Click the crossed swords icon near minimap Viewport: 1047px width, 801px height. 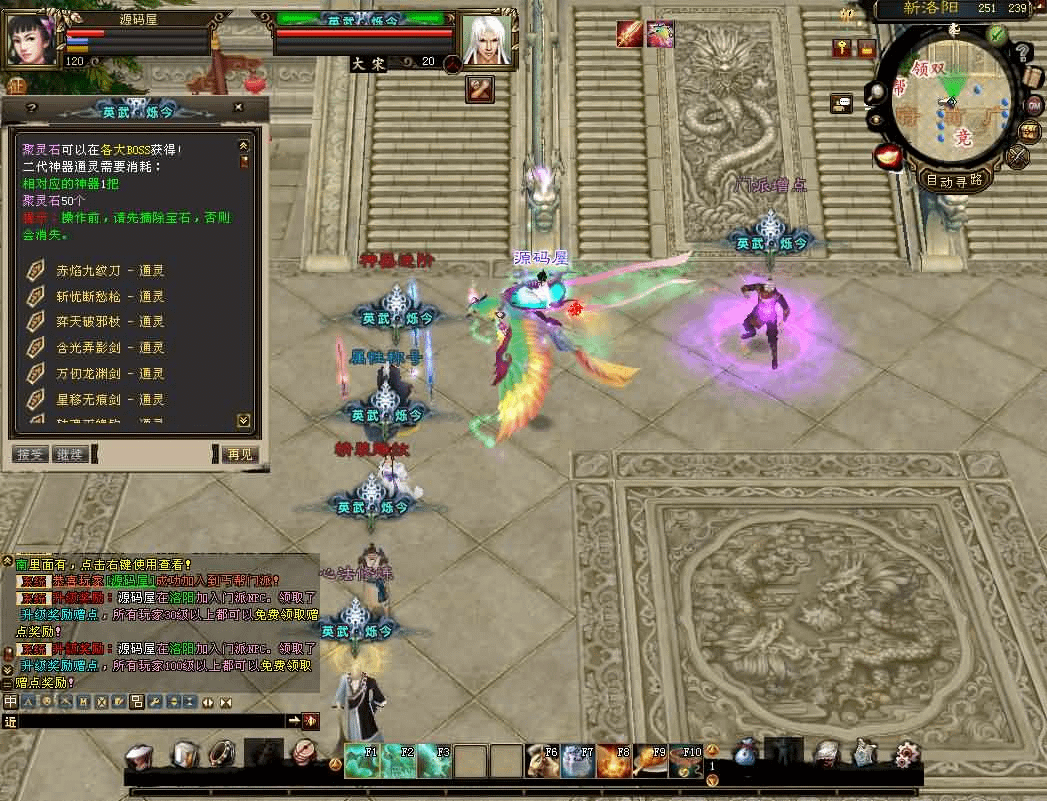1018,157
